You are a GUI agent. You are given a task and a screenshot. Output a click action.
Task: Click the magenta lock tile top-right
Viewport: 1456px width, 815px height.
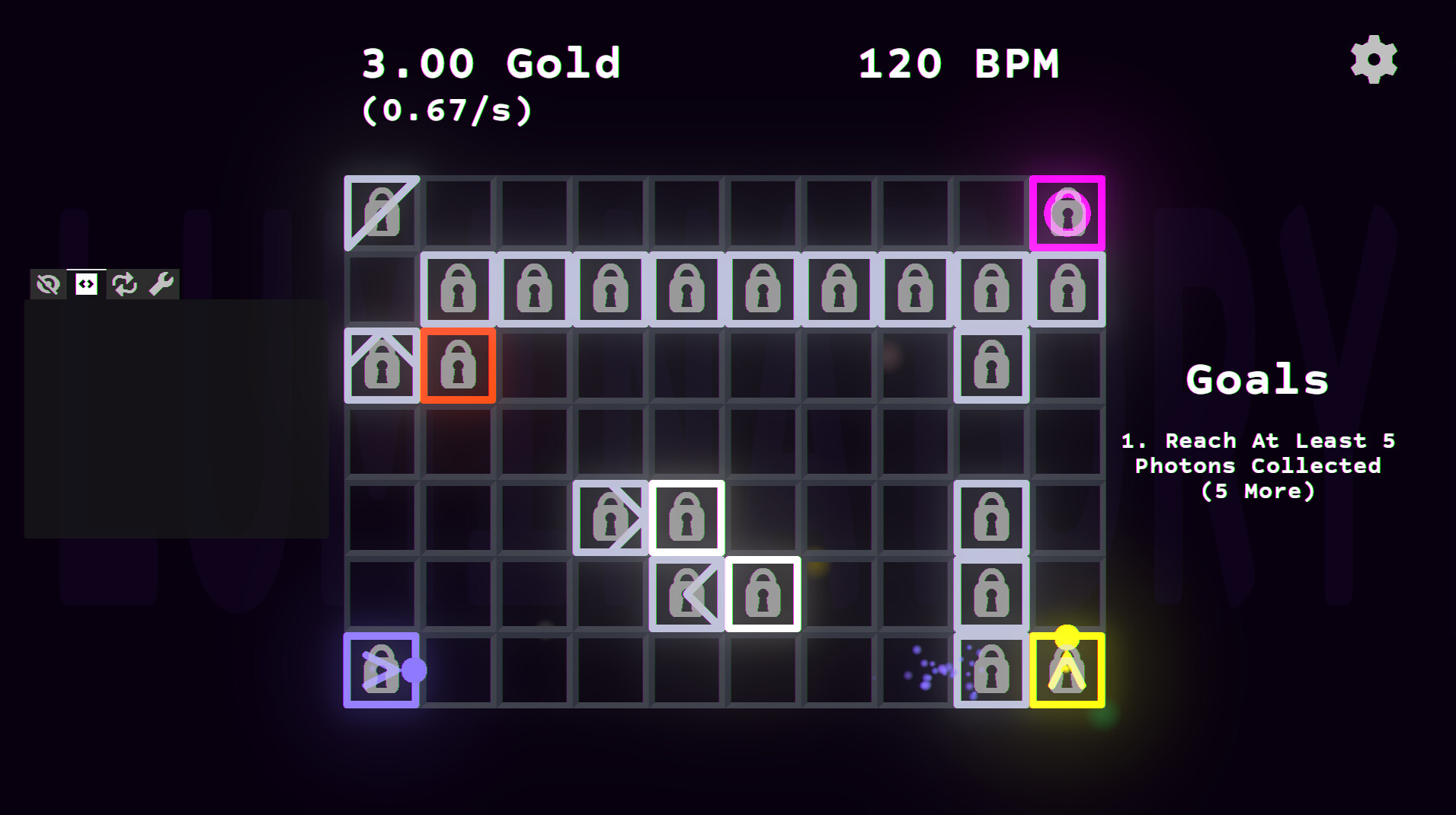pos(1067,213)
